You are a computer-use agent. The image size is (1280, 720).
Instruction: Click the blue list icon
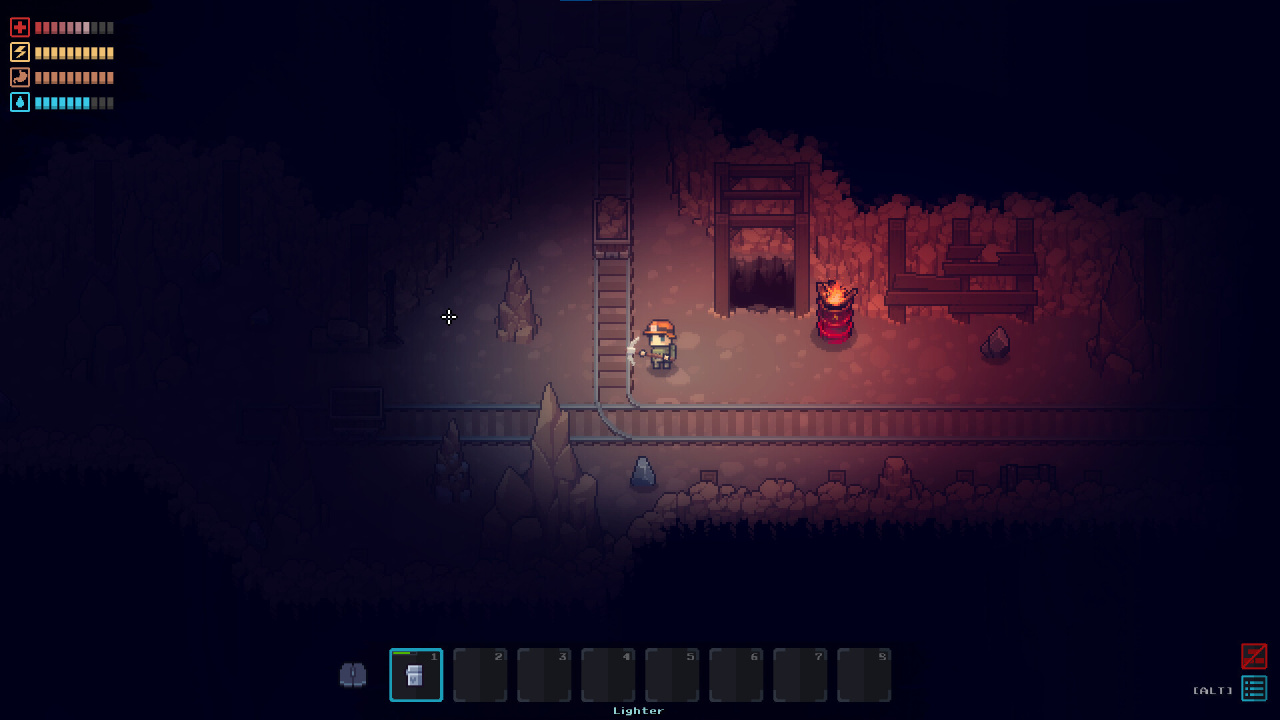tap(1254, 688)
